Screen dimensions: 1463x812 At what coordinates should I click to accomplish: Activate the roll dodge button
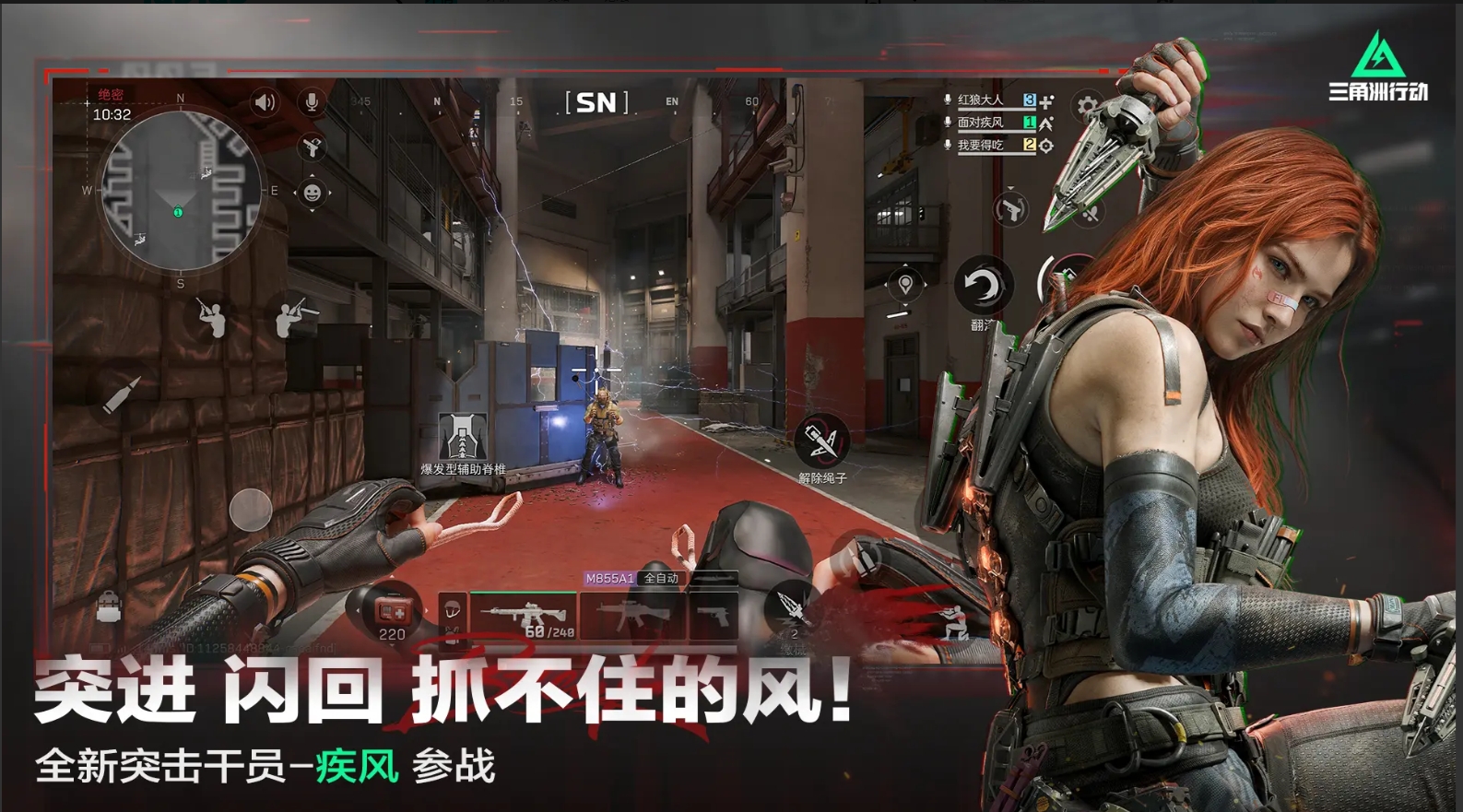coord(983,287)
